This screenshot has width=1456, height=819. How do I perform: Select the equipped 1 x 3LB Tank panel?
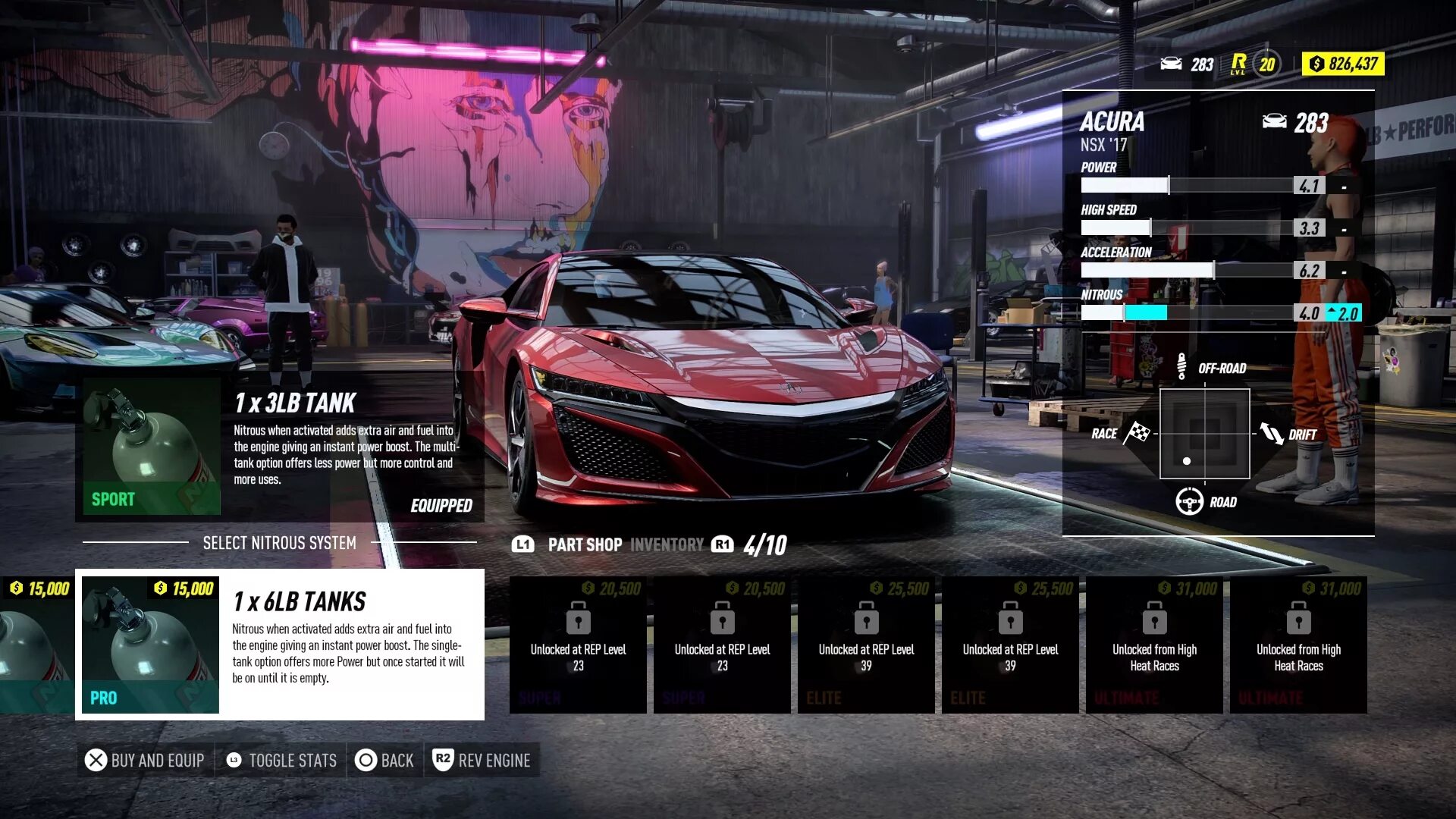click(x=280, y=447)
